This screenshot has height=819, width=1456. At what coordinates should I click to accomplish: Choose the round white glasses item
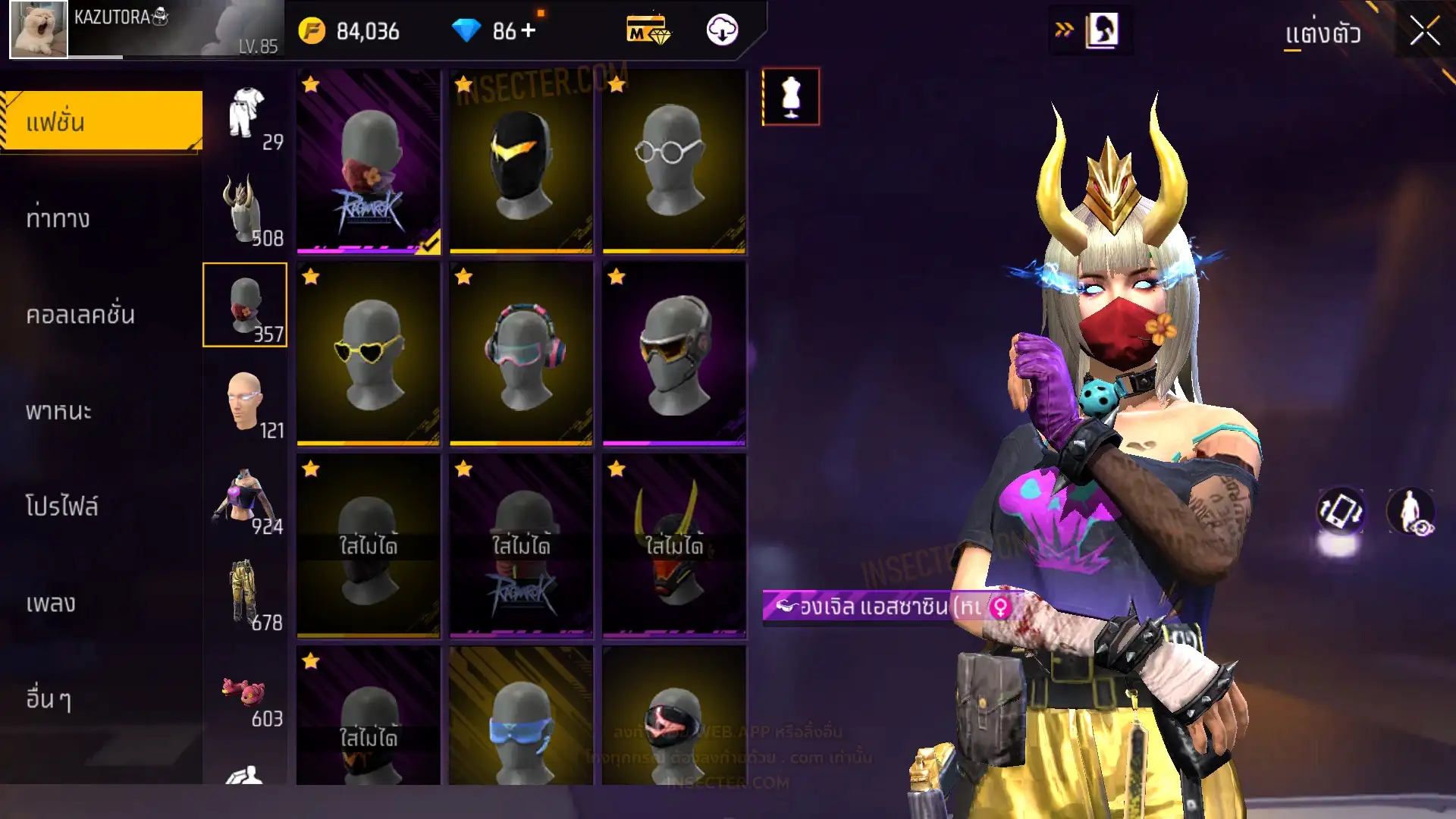pyautogui.click(x=673, y=161)
